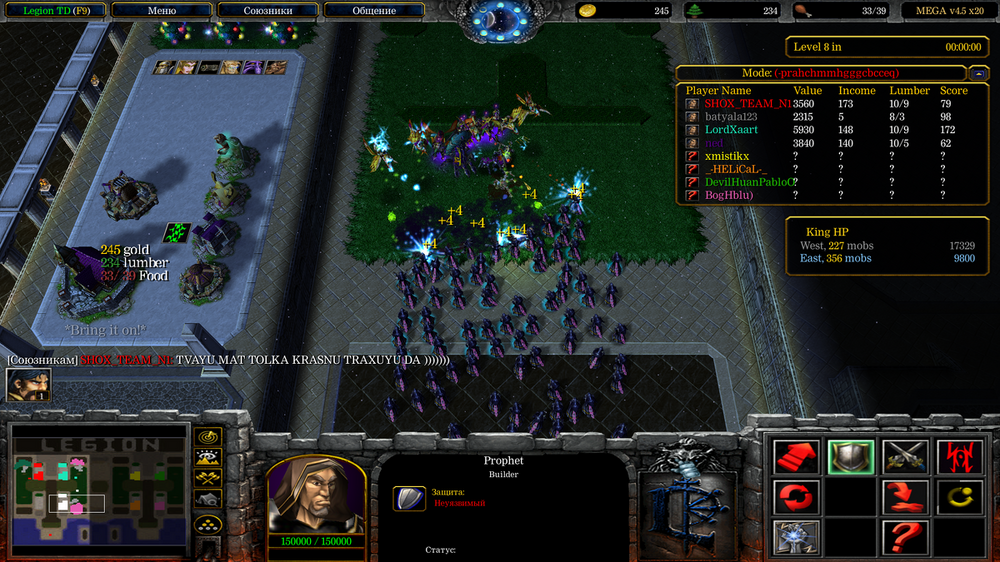1000x562 pixels.
Task: Toggle minimap terrain display eye button
Action: pos(207,458)
